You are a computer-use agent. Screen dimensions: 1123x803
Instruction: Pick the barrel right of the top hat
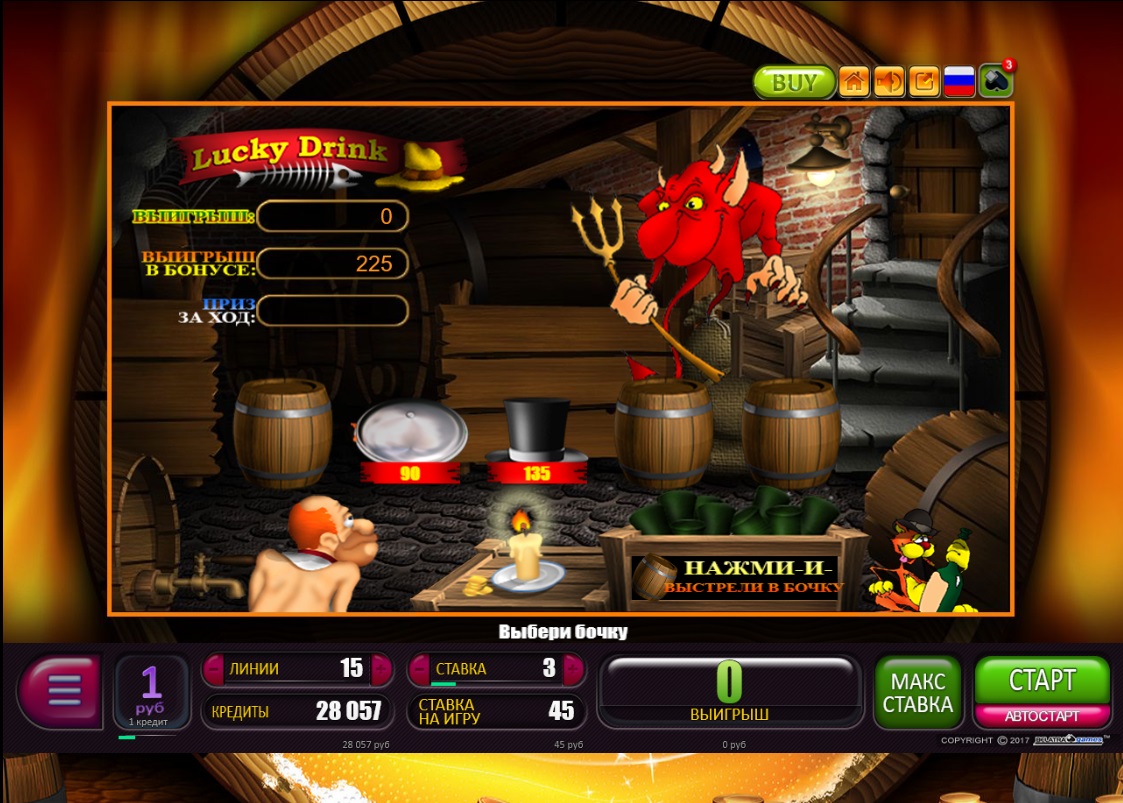(663, 432)
